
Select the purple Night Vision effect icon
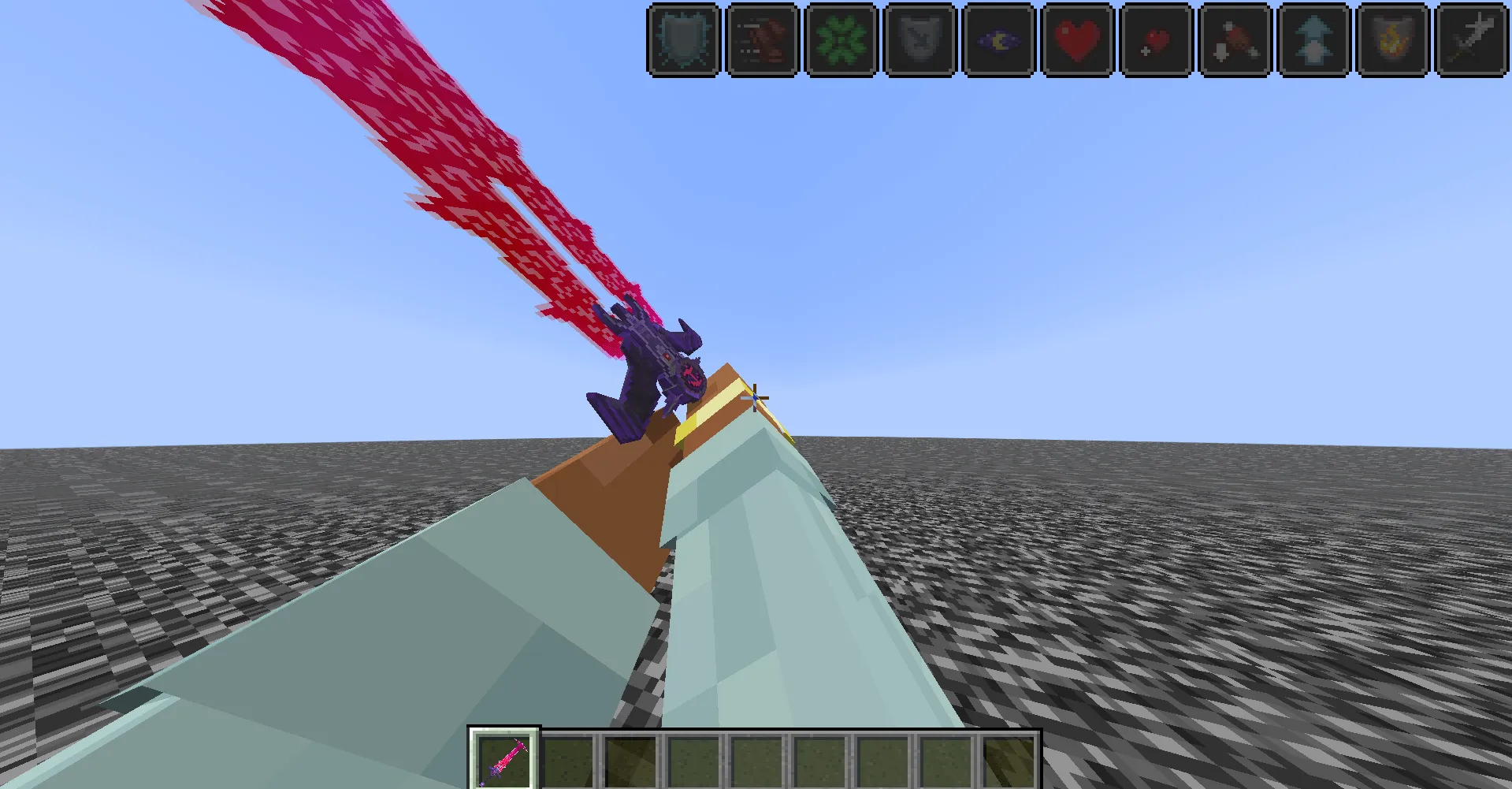click(x=997, y=40)
